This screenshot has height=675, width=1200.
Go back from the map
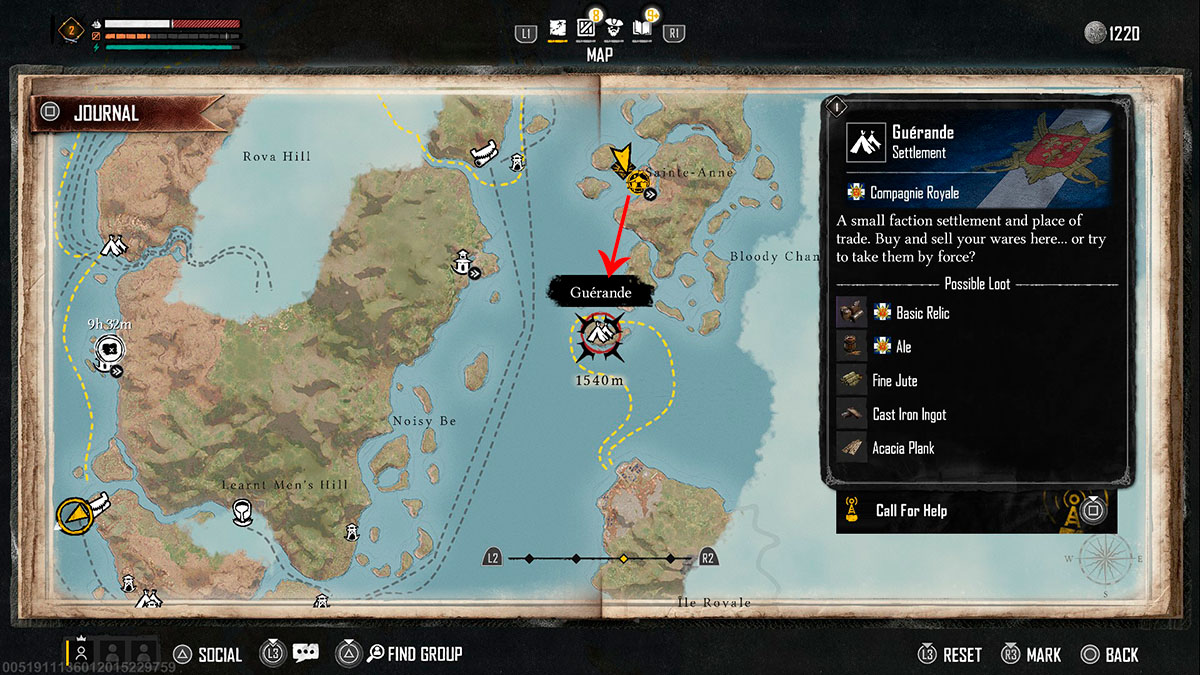[x=1109, y=655]
